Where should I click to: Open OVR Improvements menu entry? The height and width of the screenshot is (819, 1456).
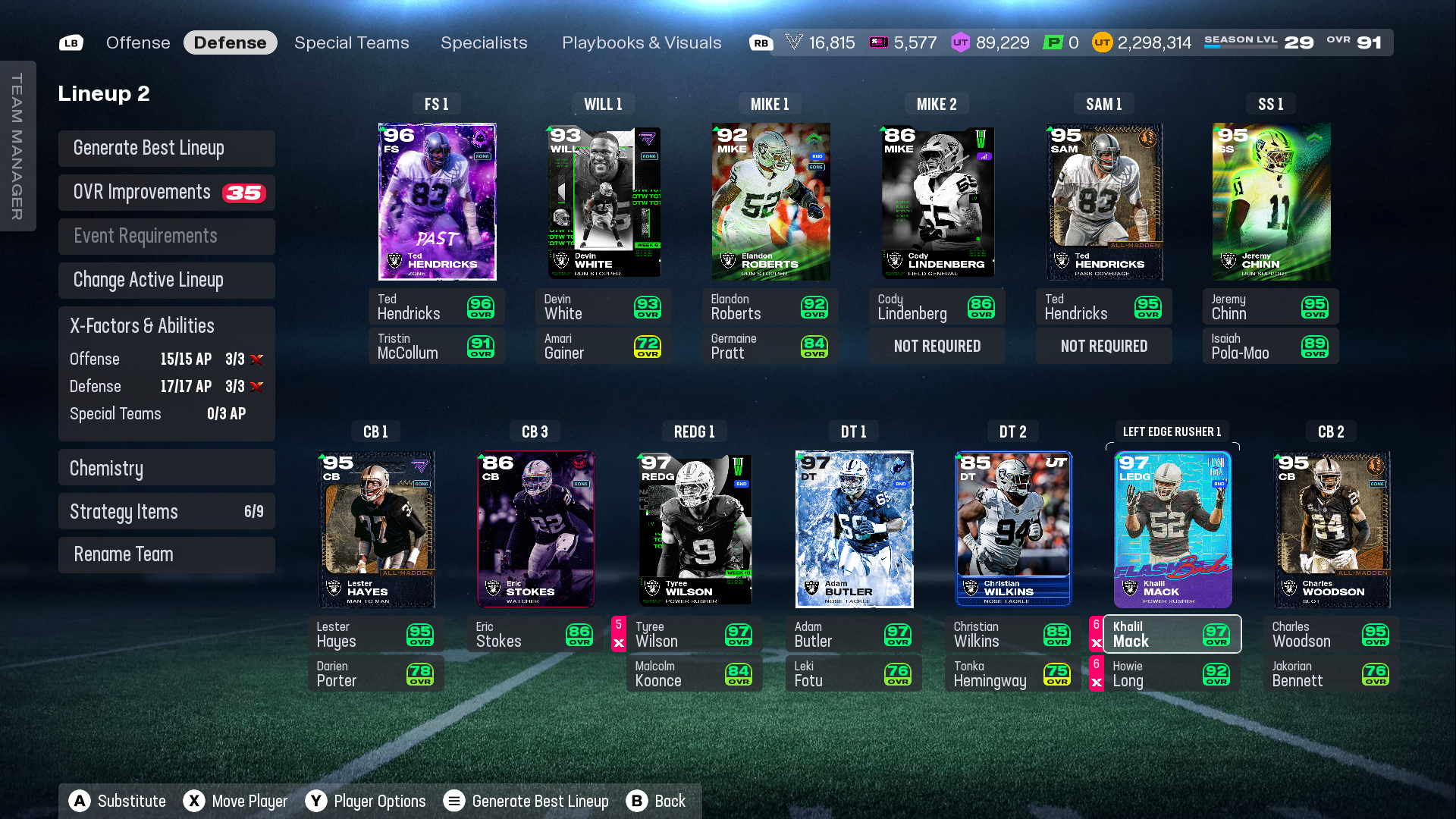[167, 193]
